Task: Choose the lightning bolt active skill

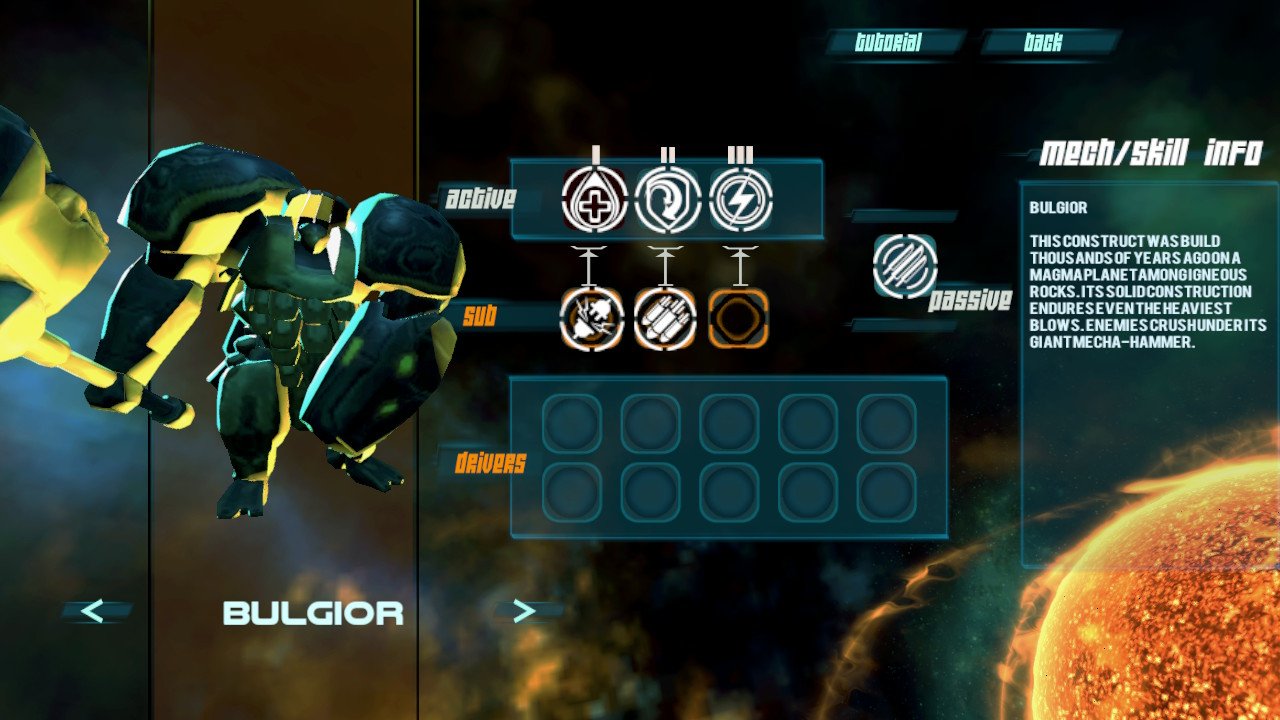Action: pyautogui.click(x=740, y=200)
